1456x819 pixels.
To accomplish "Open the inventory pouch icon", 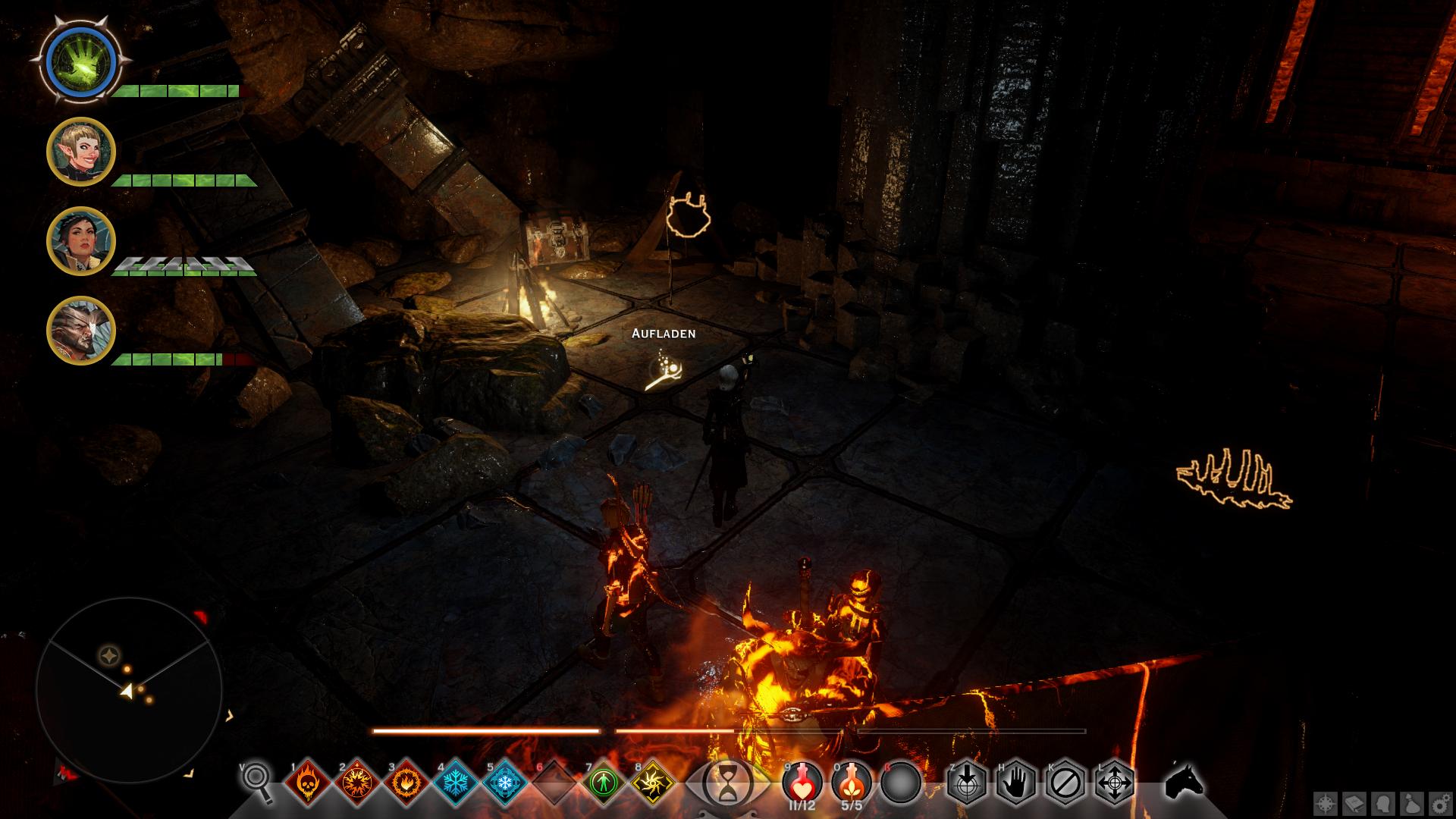I will tap(1411, 802).
